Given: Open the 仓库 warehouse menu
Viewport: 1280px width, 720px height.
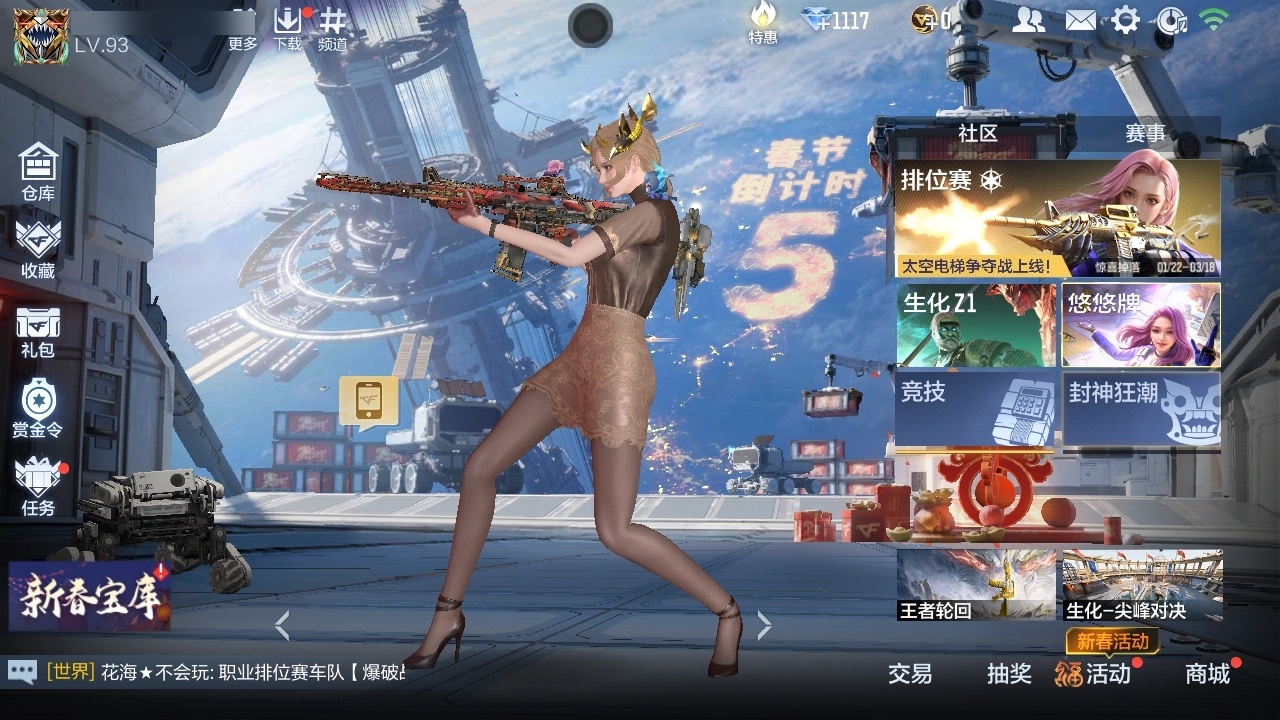Looking at the screenshot, I should [x=38, y=172].
